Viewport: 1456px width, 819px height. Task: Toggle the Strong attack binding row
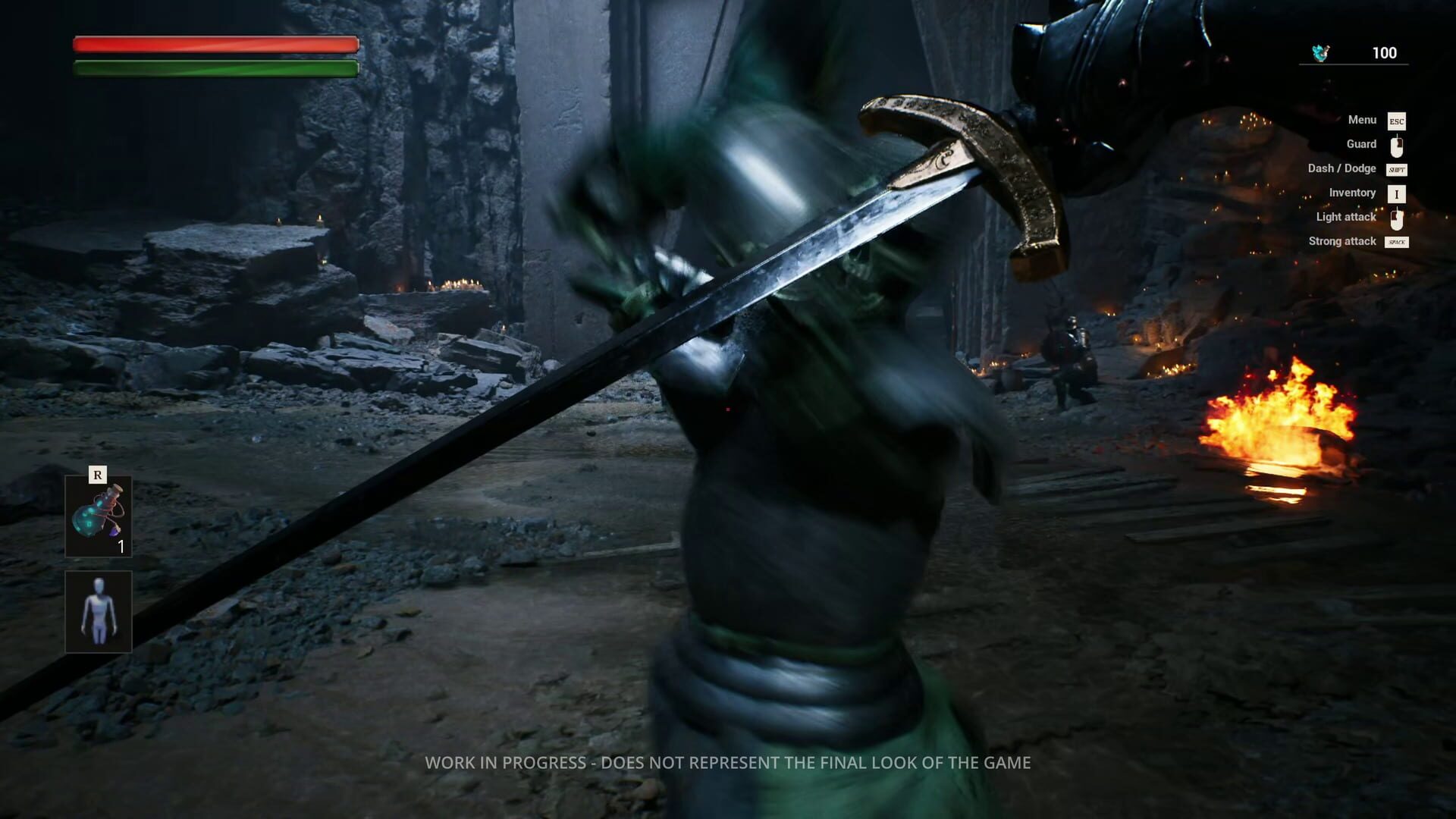pyautogui.click(x=1342, y=241)
